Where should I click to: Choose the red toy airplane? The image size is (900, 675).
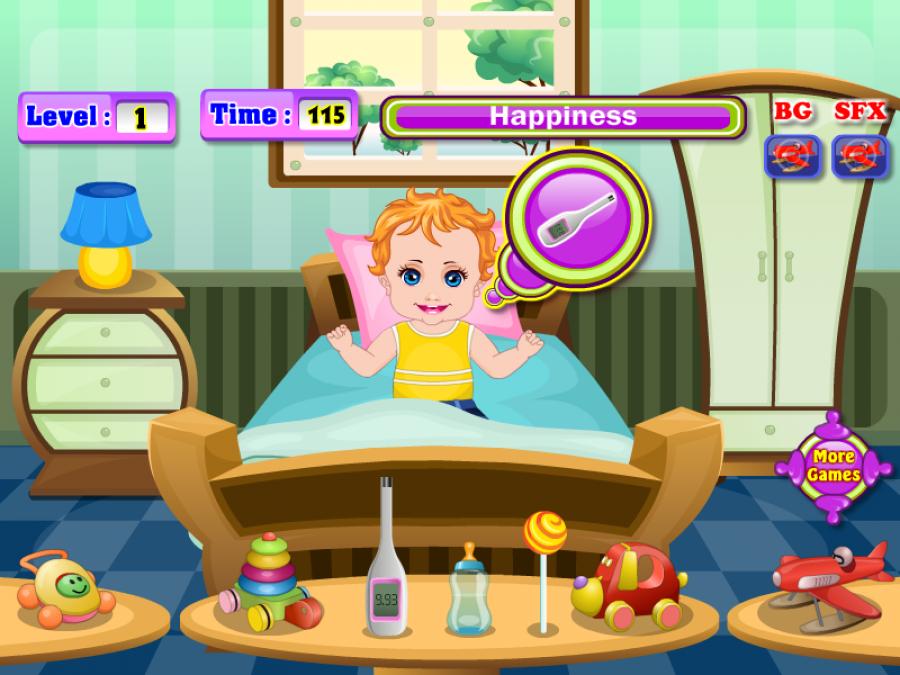828,577
